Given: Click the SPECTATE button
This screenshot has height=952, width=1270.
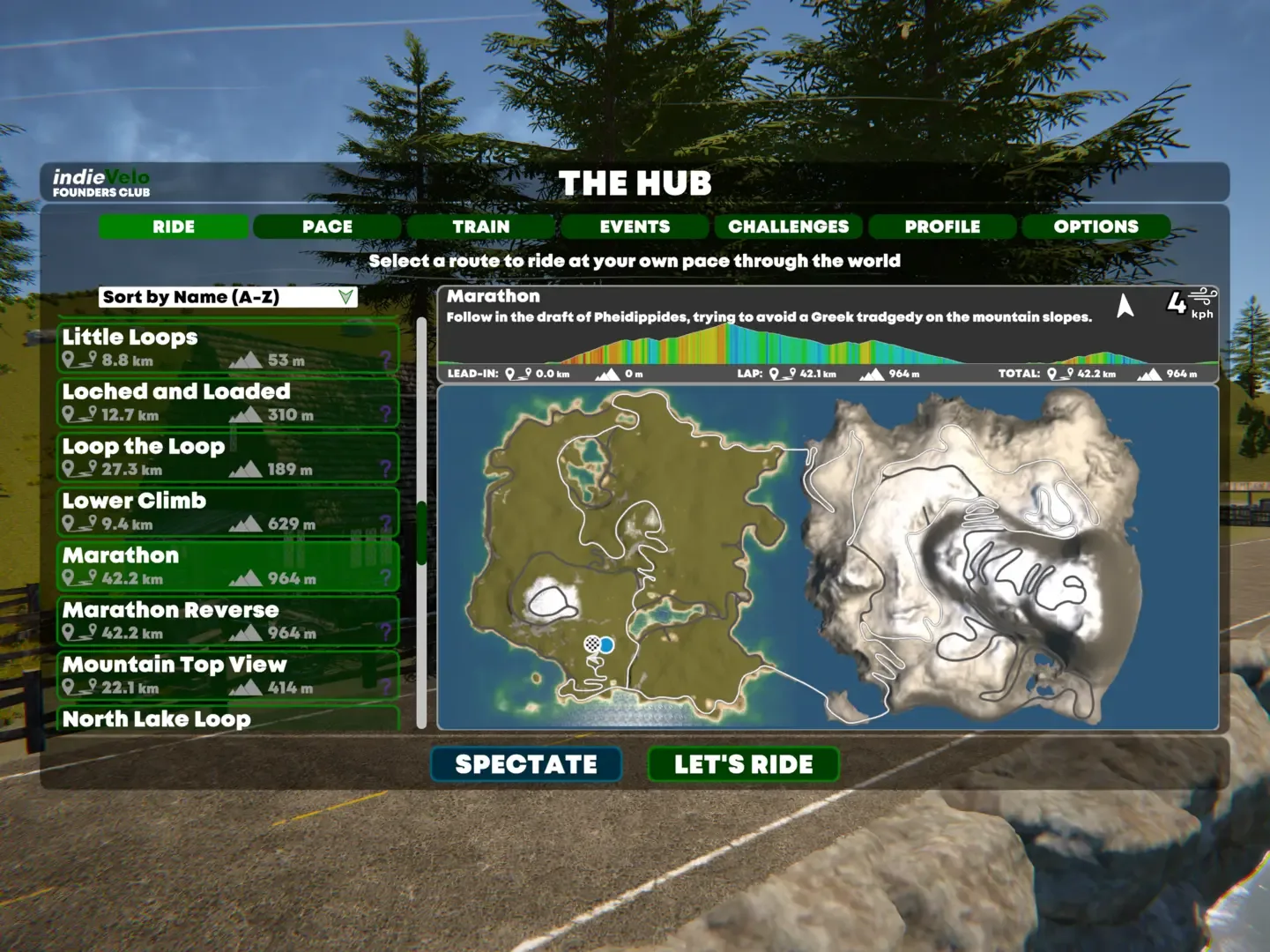Looking at the screenshot, I should tap(526, 764).
